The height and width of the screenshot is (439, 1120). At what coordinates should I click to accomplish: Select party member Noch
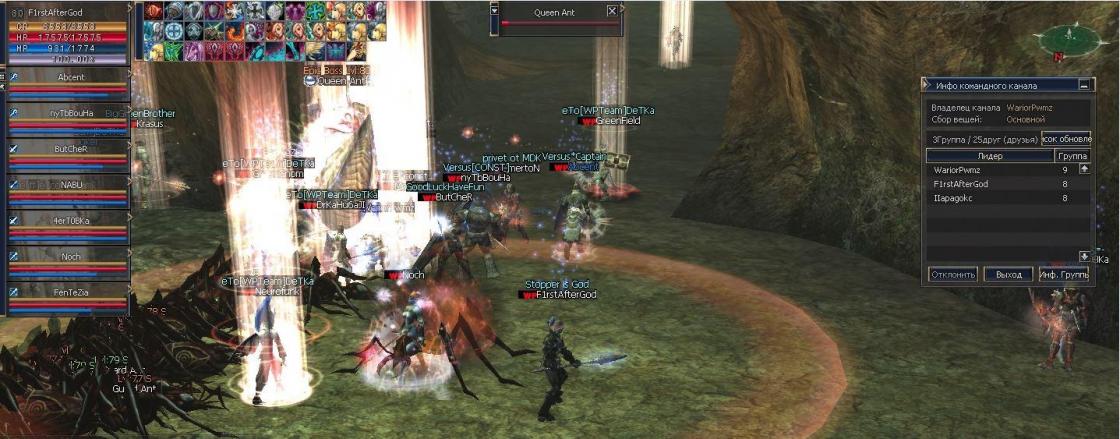(70, 257)
